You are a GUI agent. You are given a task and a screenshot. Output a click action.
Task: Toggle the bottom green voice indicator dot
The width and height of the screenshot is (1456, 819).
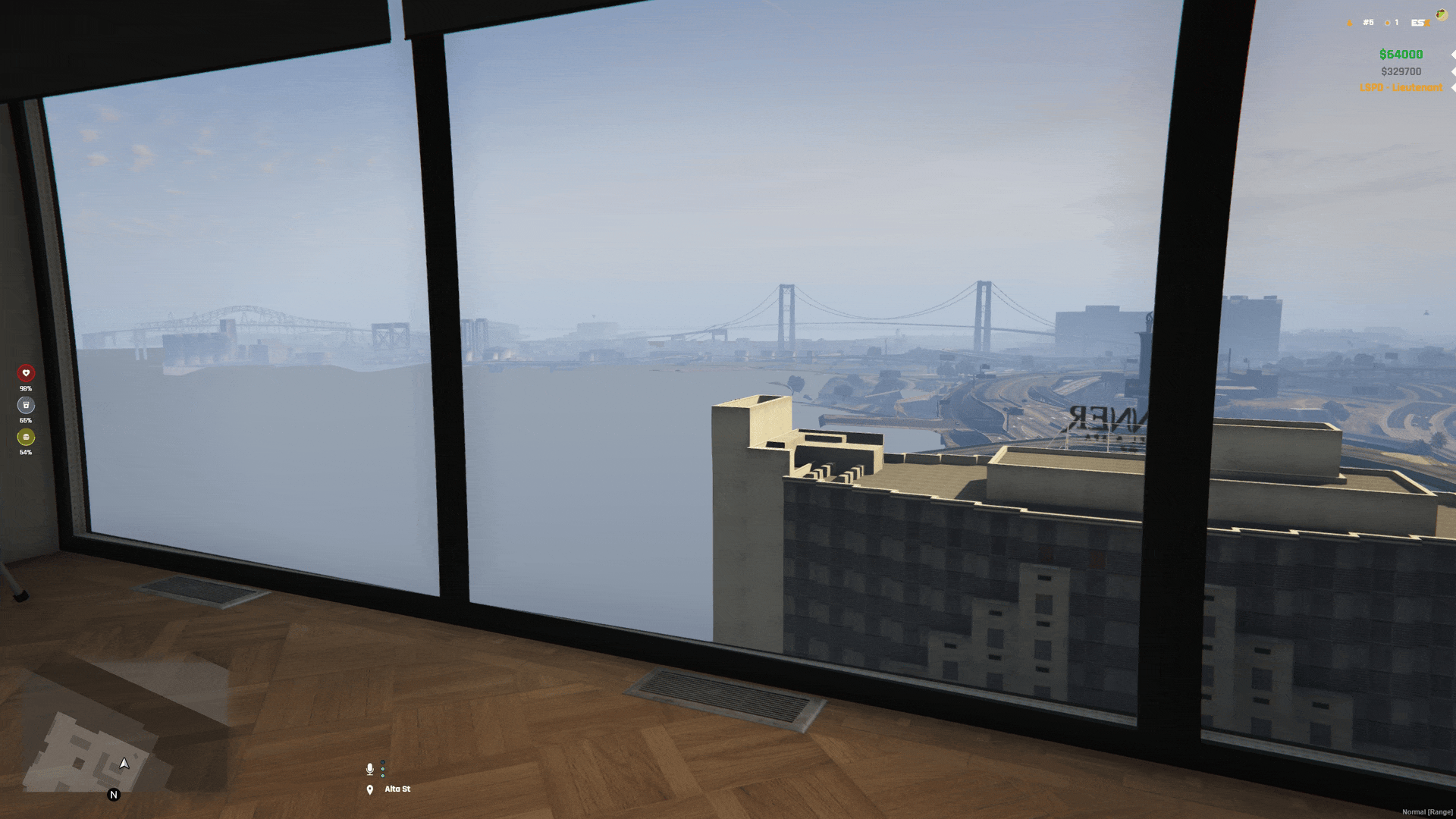(x=383, y=776)
